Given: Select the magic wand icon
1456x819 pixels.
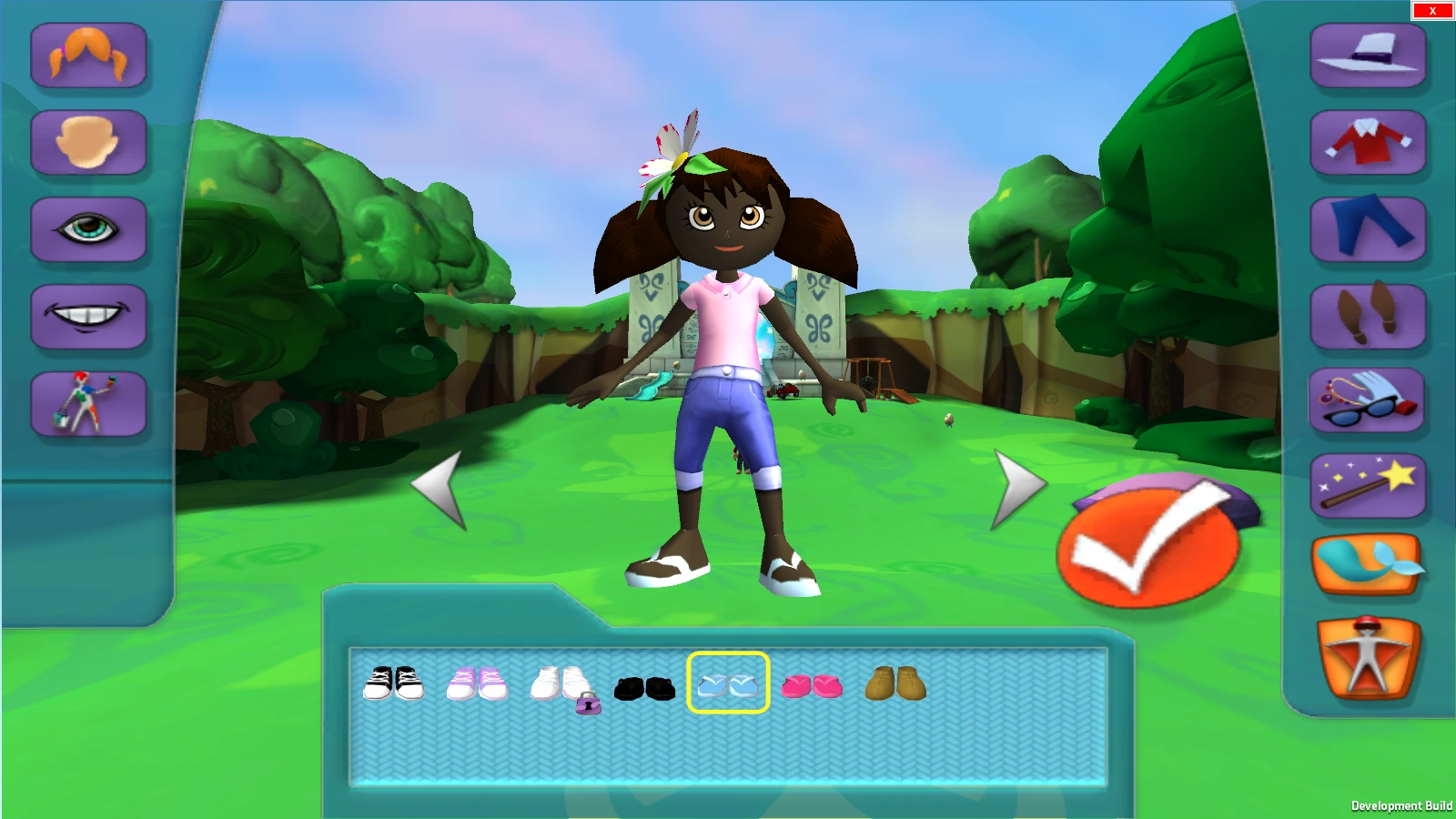Looking at the screenshot, I should (1367, 485).
